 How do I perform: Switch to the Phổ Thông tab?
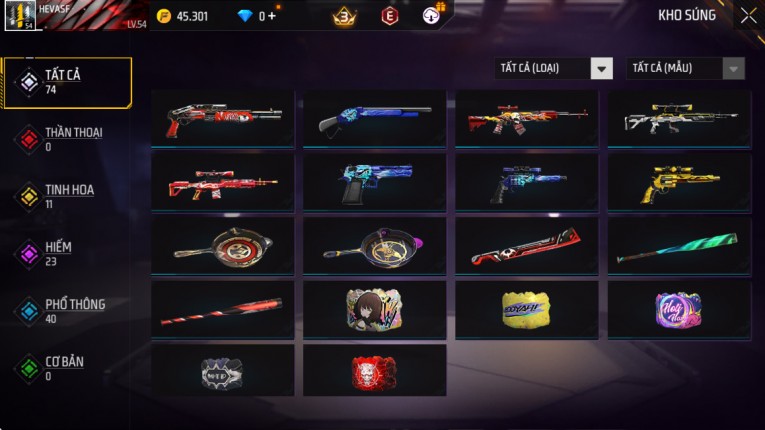(68, 310)
